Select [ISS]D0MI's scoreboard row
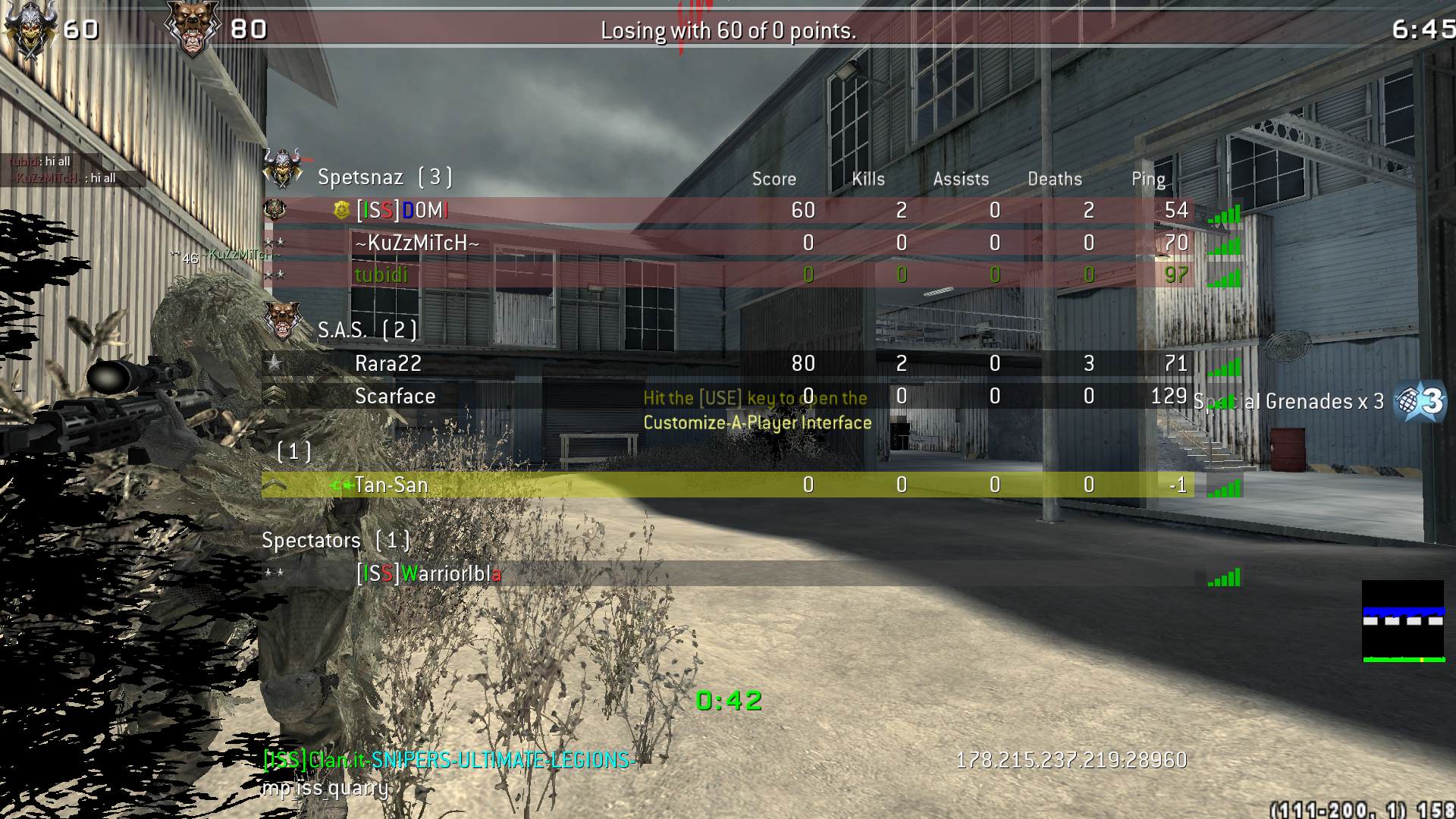 (x=403, y=210)
